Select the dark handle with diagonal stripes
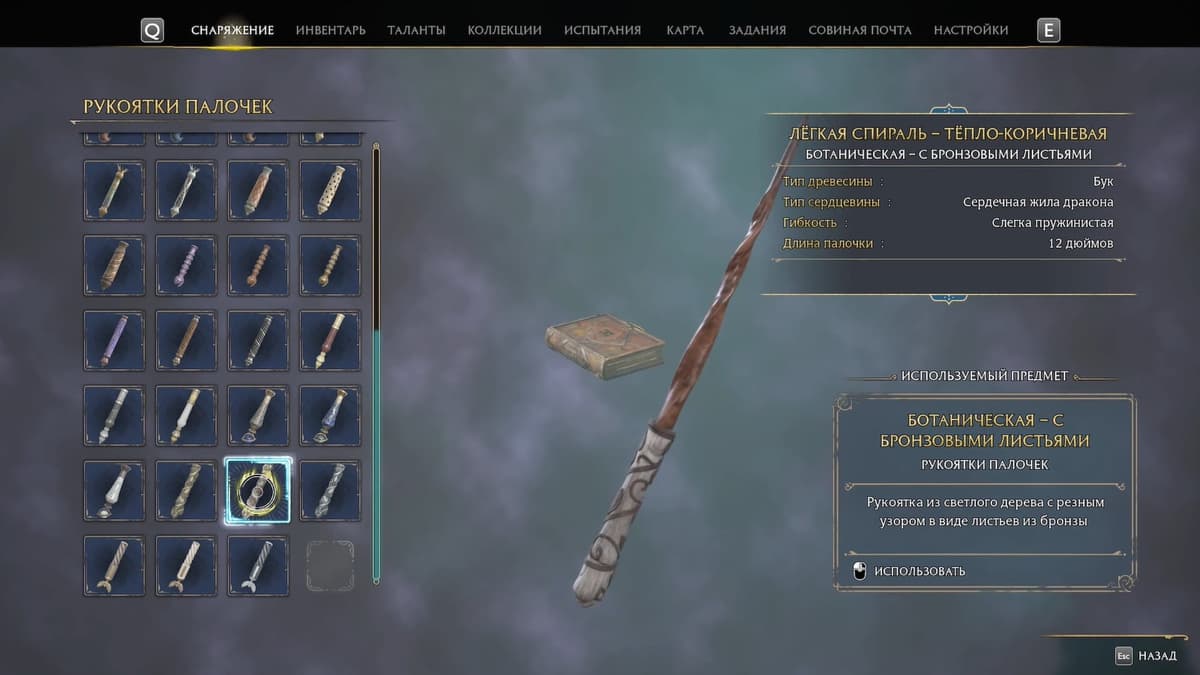The image size is (1200, 675). click(x=258, y=340)
